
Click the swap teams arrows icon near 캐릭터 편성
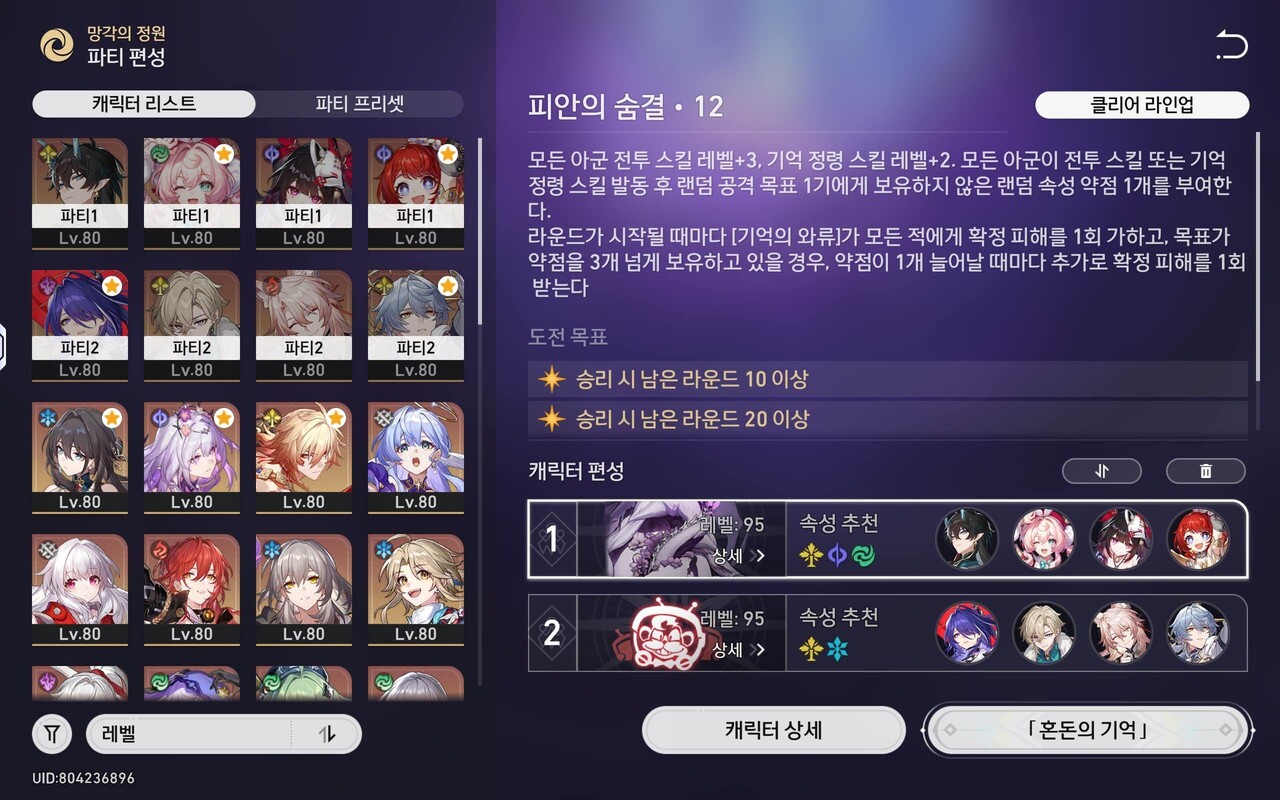(1101, 470)
